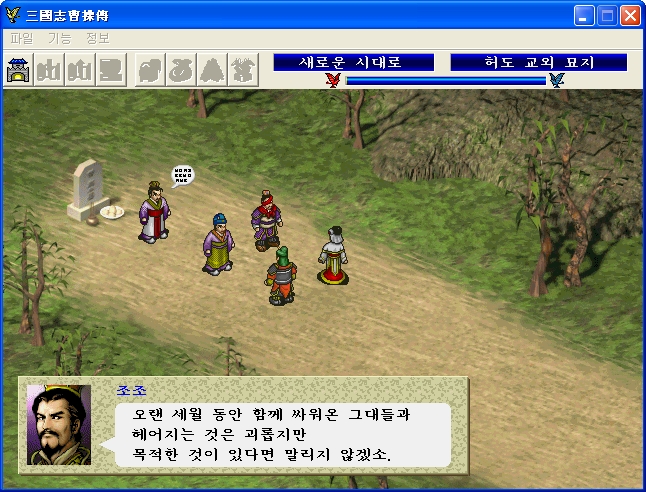Click the castle gate toolbar icon
The height and width of the screenshot is (492, 646).
pos(19,71)
